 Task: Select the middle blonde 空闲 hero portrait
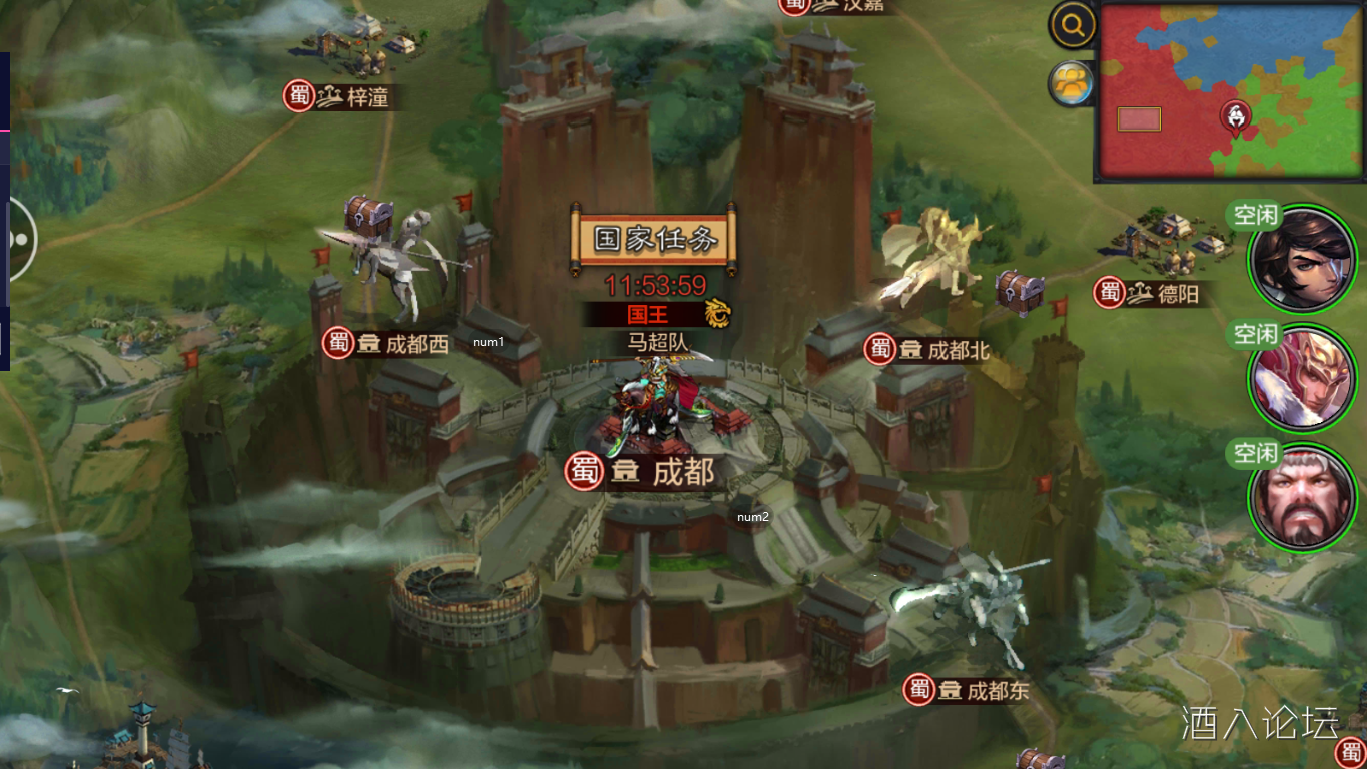[x=1300, y=378]
